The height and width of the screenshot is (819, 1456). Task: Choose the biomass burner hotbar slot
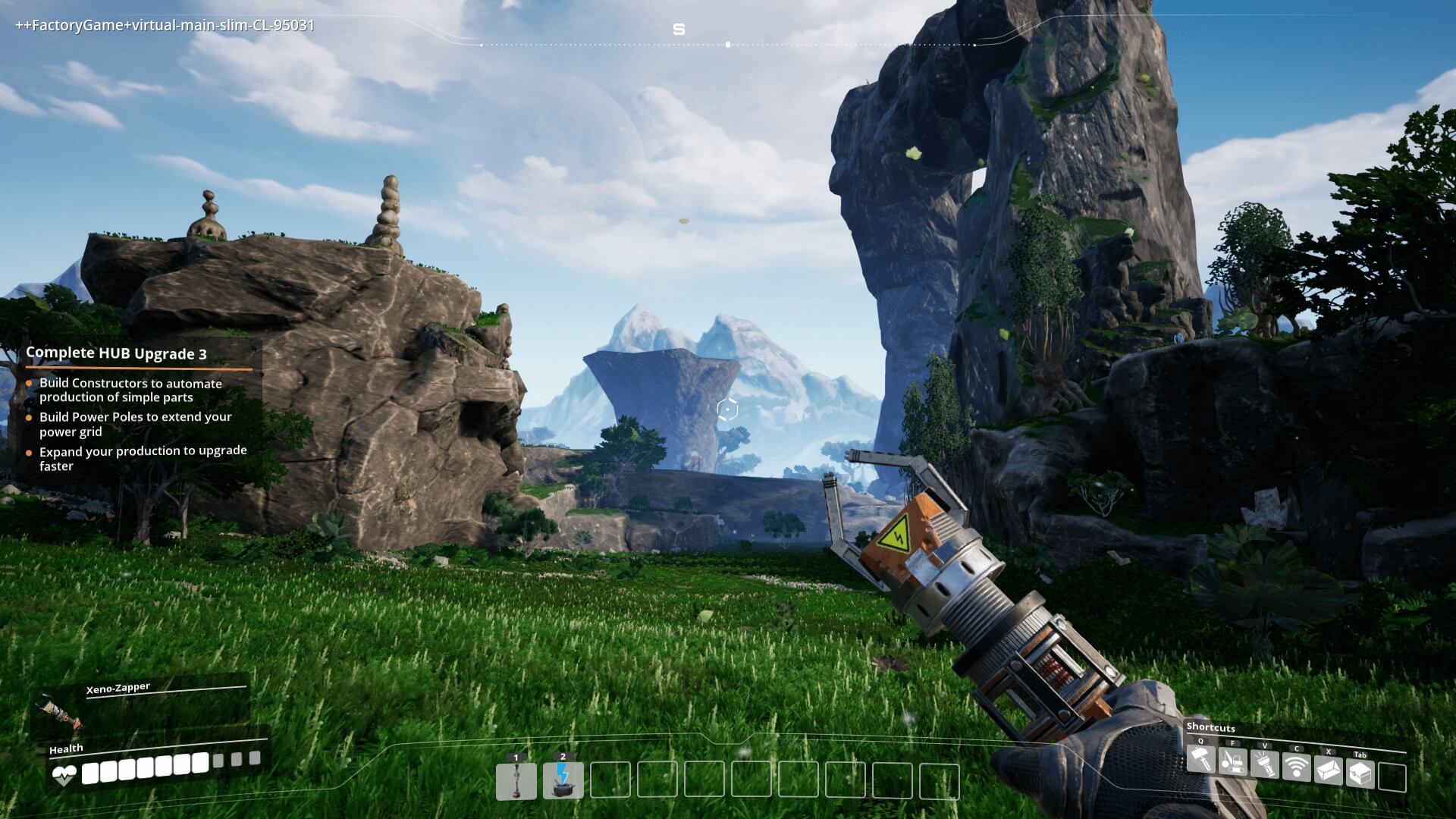563,781
